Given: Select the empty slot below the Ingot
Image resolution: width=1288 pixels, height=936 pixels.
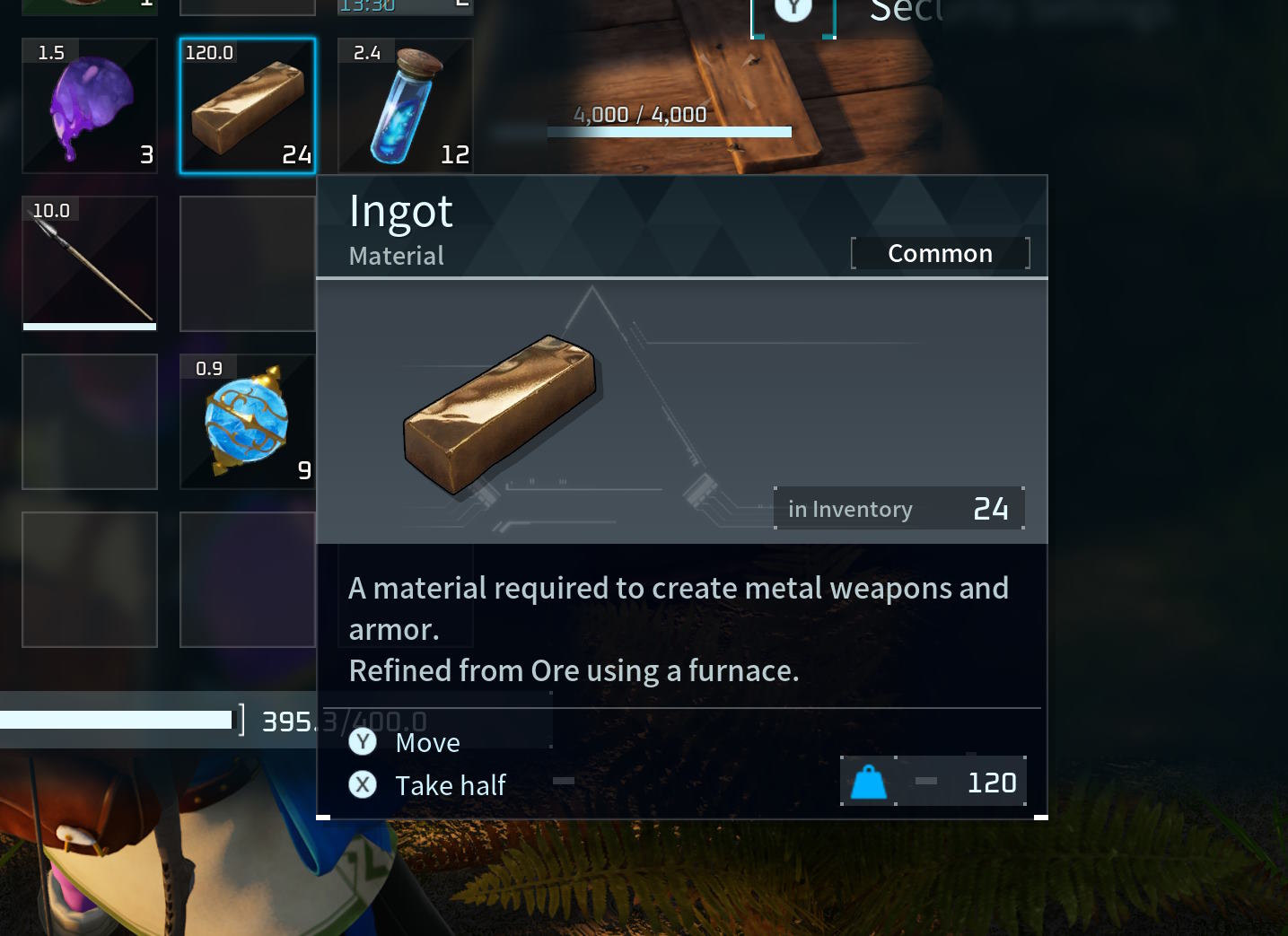Looking at the screenshot, I should coord(247,263).
